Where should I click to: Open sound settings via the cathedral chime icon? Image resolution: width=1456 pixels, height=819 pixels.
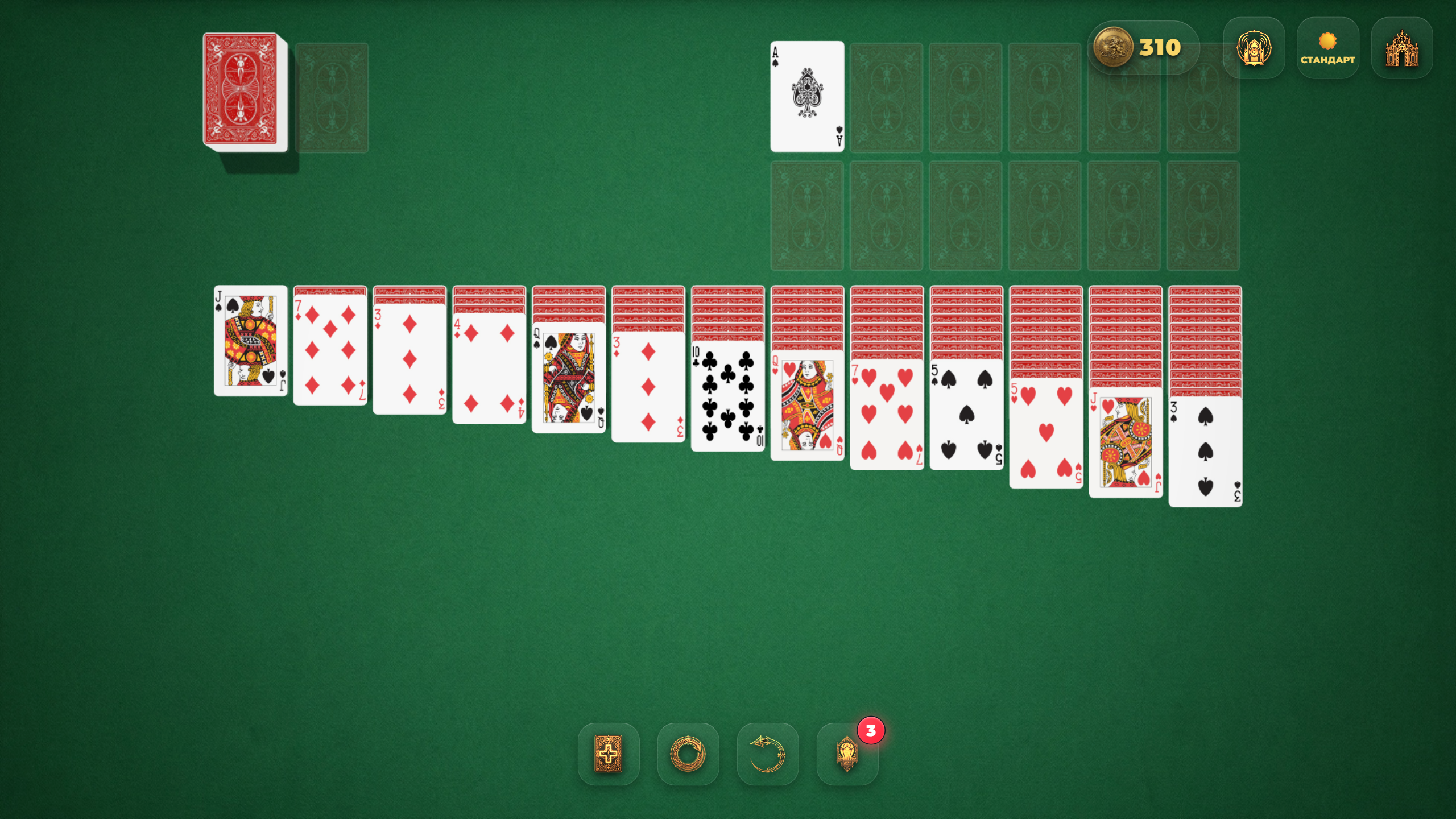1254,47
